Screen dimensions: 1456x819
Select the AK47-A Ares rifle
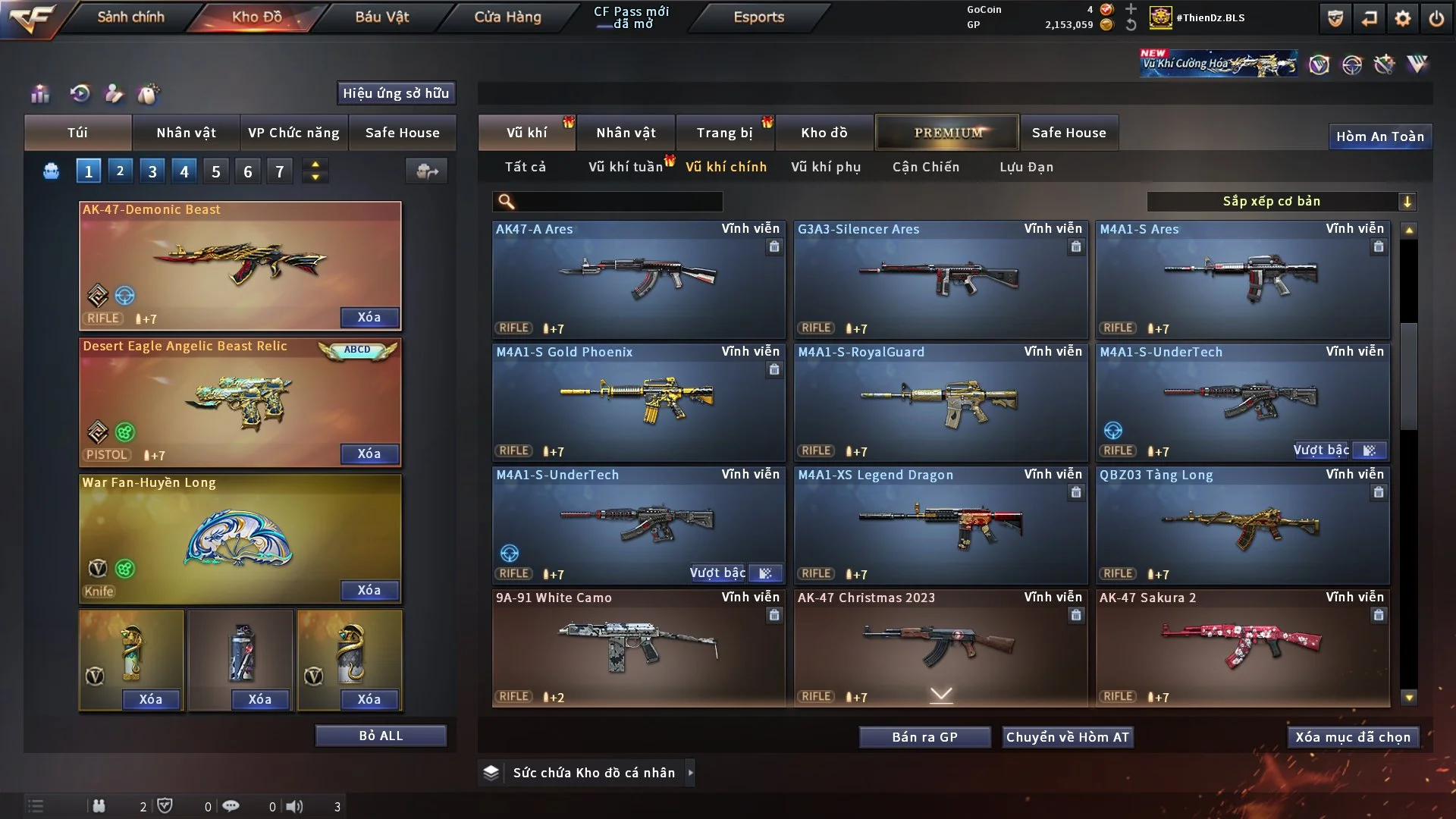click(x=639, y=279)
